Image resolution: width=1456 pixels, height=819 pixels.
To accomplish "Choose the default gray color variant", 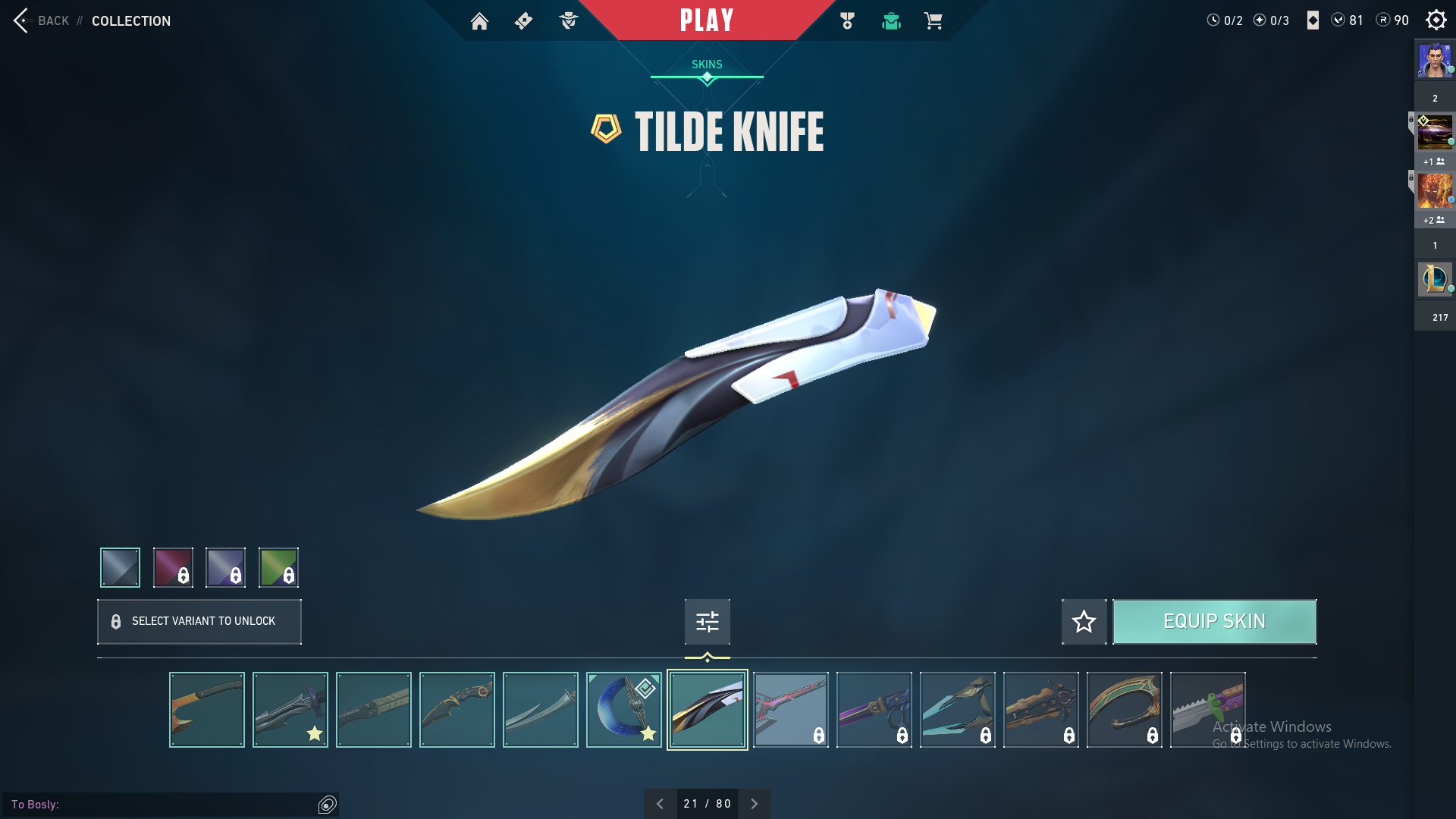I will 120,567.
